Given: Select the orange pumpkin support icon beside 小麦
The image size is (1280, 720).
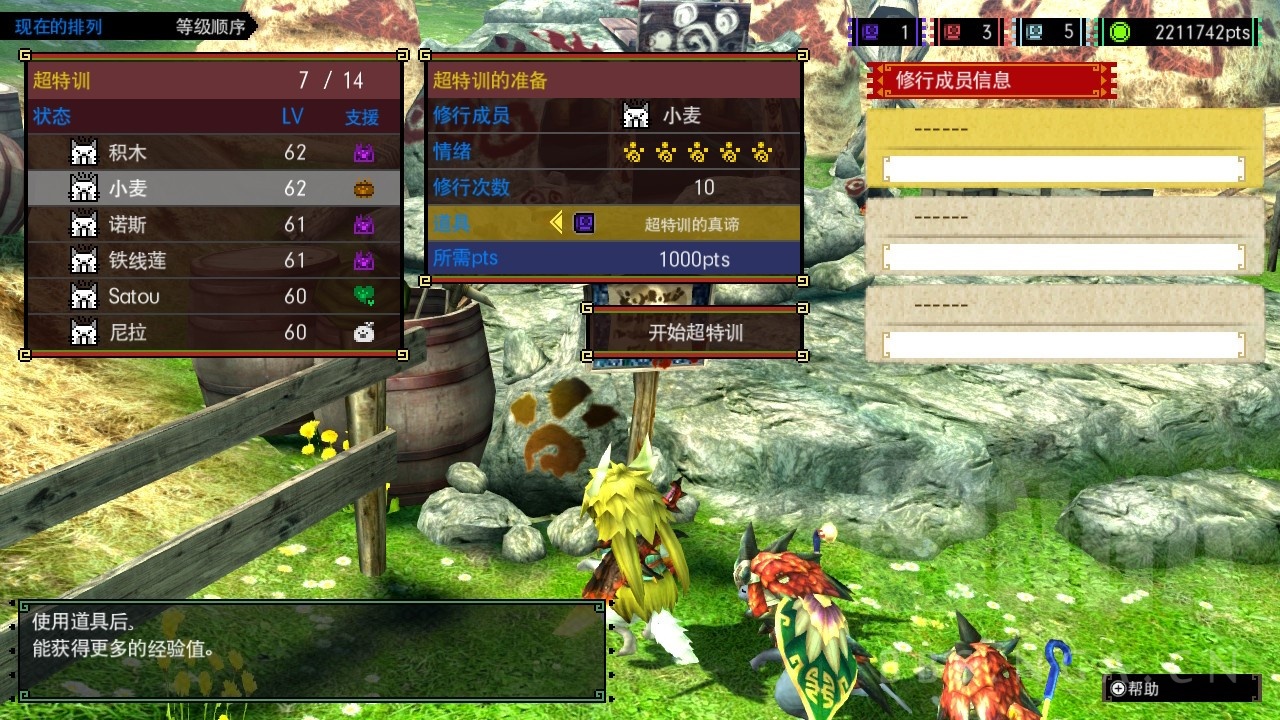Looking at the screenshot, I should (x=365, y=187).
